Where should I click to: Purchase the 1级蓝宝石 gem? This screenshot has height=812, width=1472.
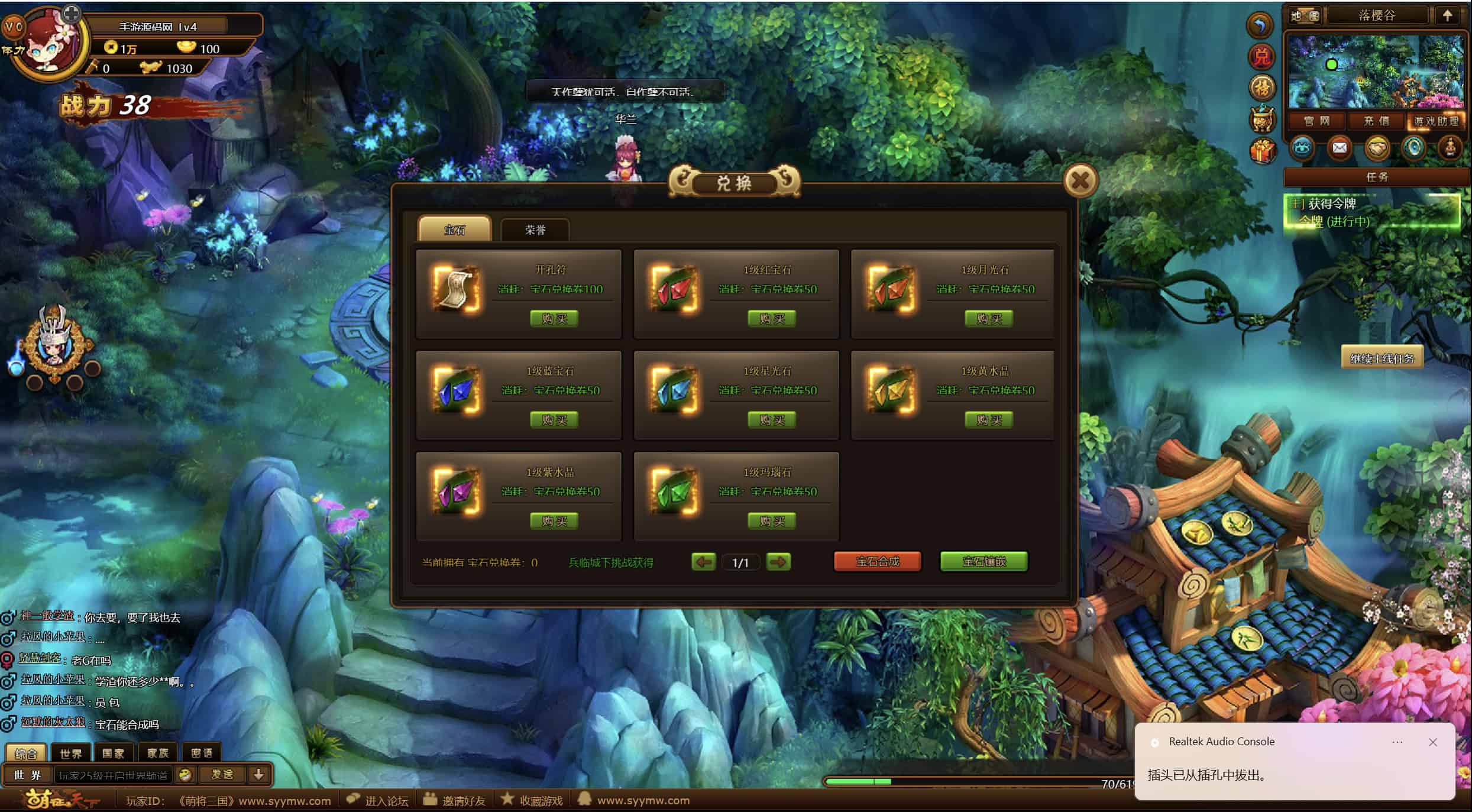click(554, 420)
